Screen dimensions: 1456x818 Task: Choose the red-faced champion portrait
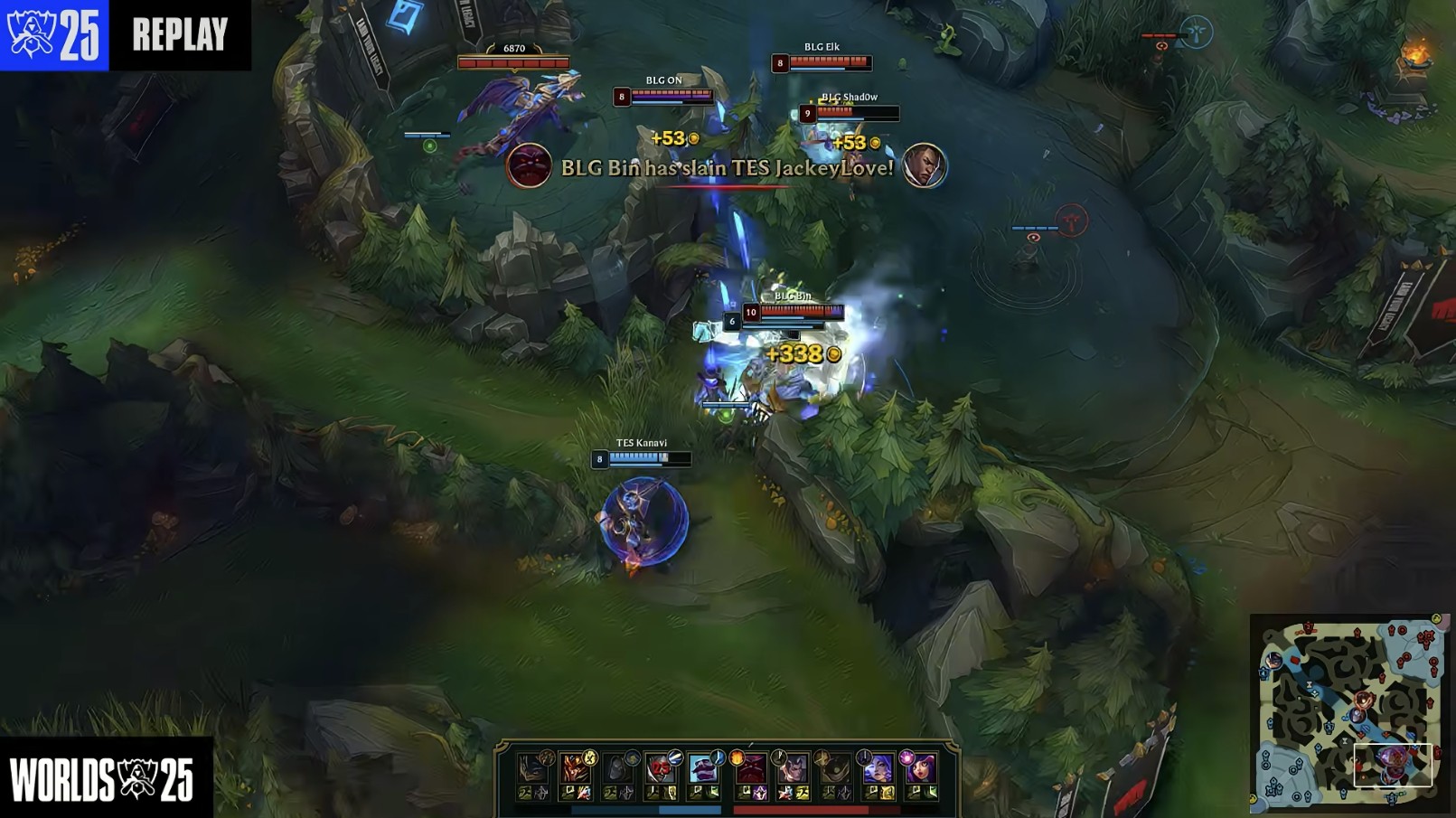(749, 770)
